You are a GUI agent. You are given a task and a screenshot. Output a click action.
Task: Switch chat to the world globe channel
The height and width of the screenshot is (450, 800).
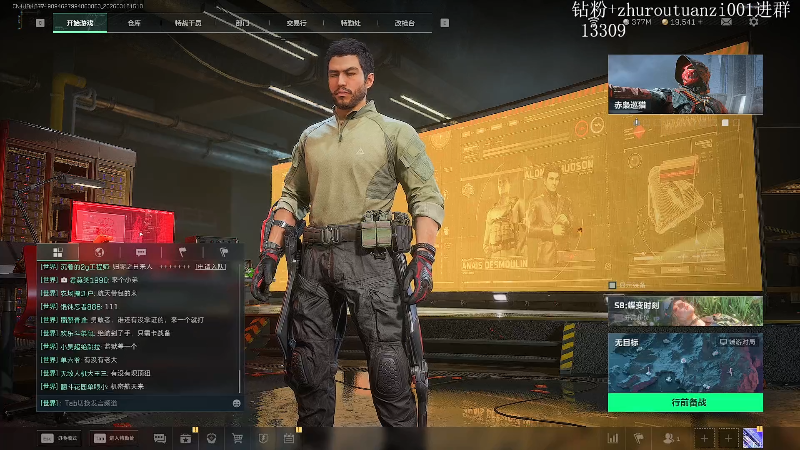[x=99, y=252]
